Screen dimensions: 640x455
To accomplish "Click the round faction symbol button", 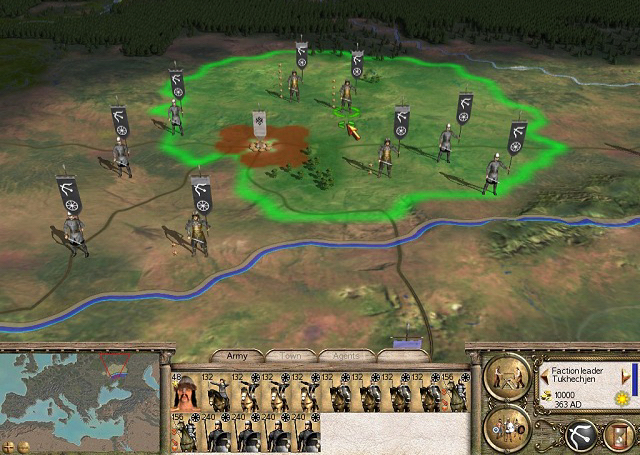I will [x=578, y=434].
